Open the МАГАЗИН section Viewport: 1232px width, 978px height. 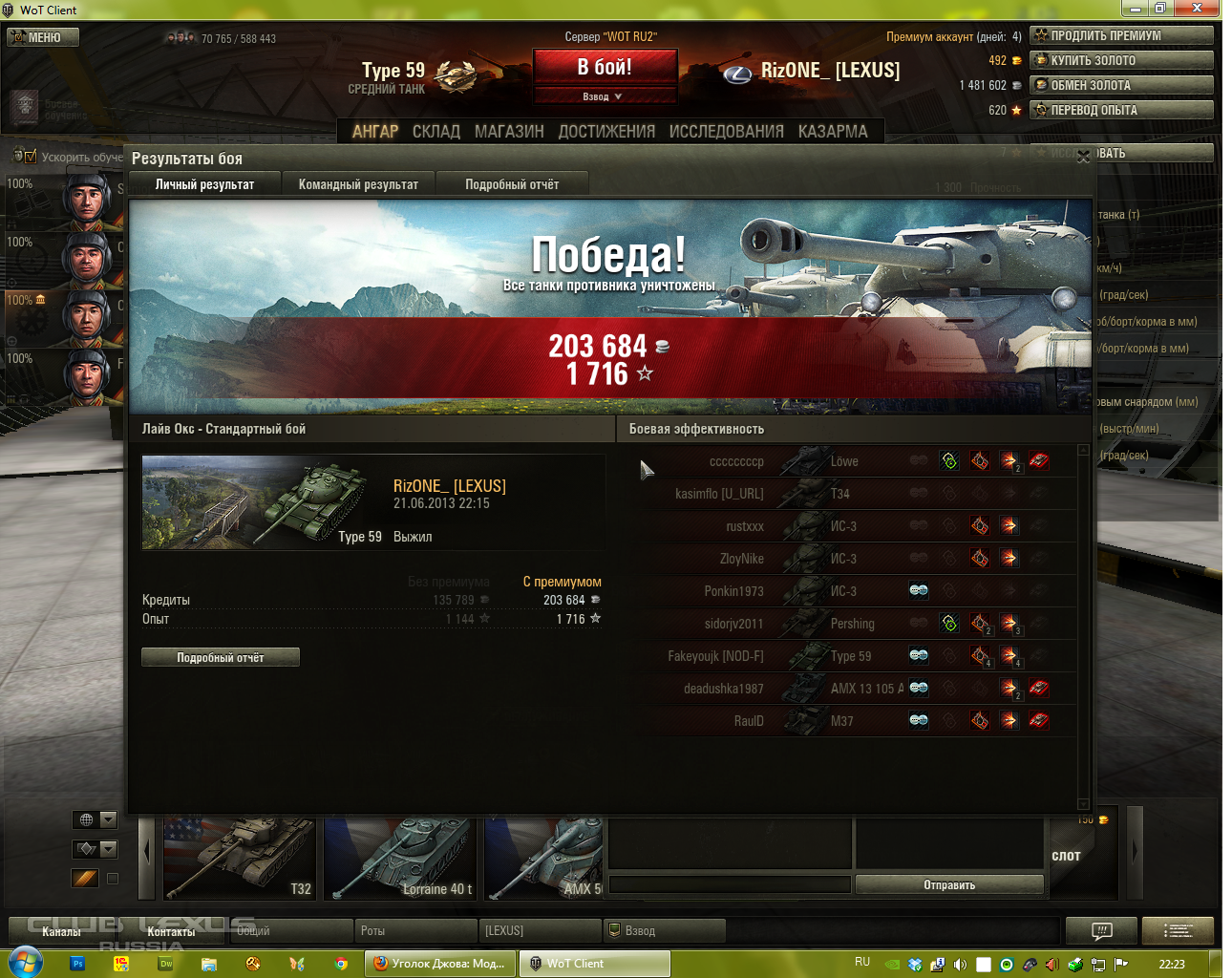[x=509, y=132]
